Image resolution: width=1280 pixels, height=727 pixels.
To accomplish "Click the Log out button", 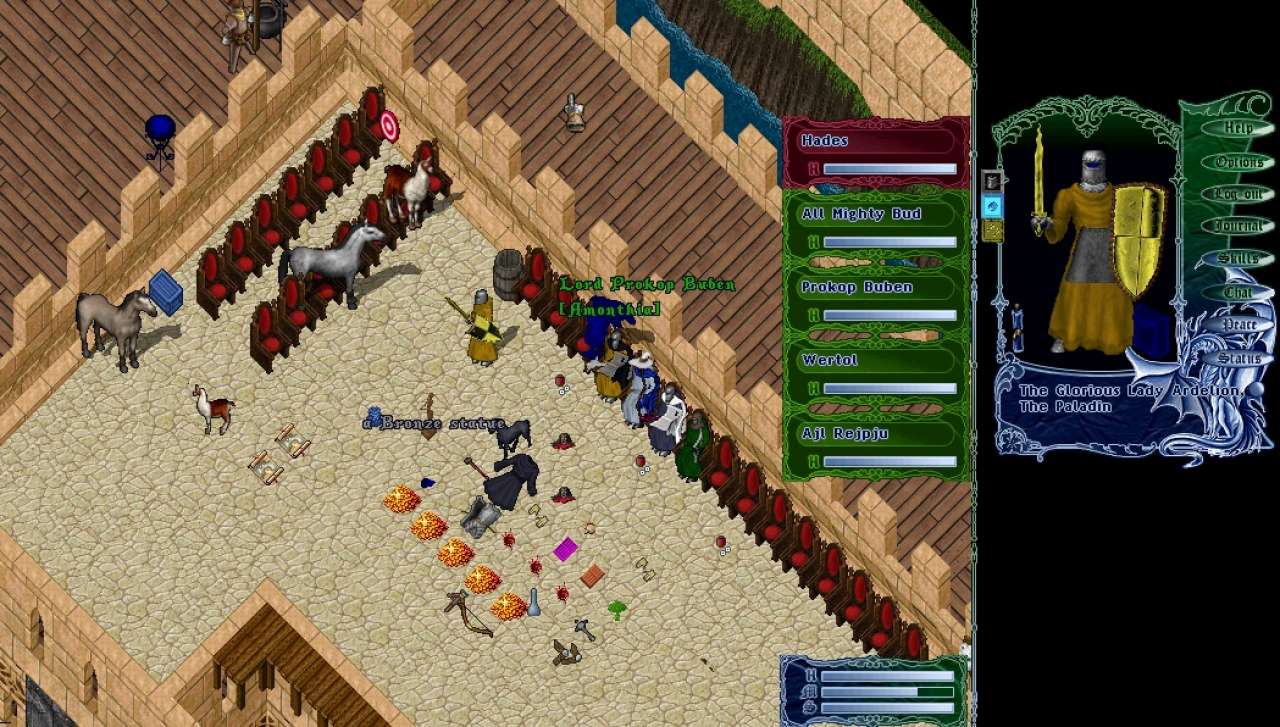I will (x=1238, y=194).
